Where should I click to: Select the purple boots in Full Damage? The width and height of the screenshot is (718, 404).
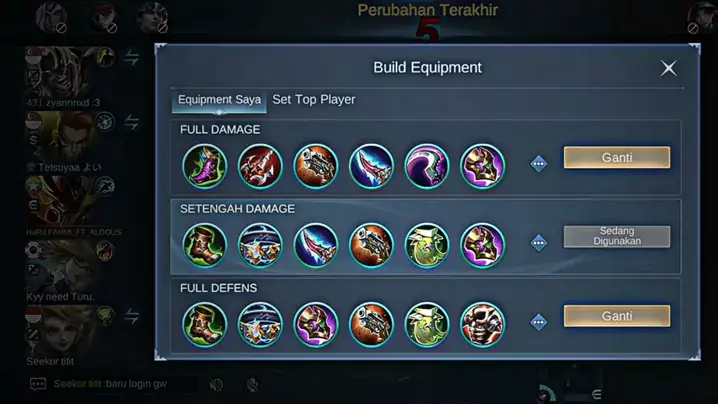click(x=205, y=166)
